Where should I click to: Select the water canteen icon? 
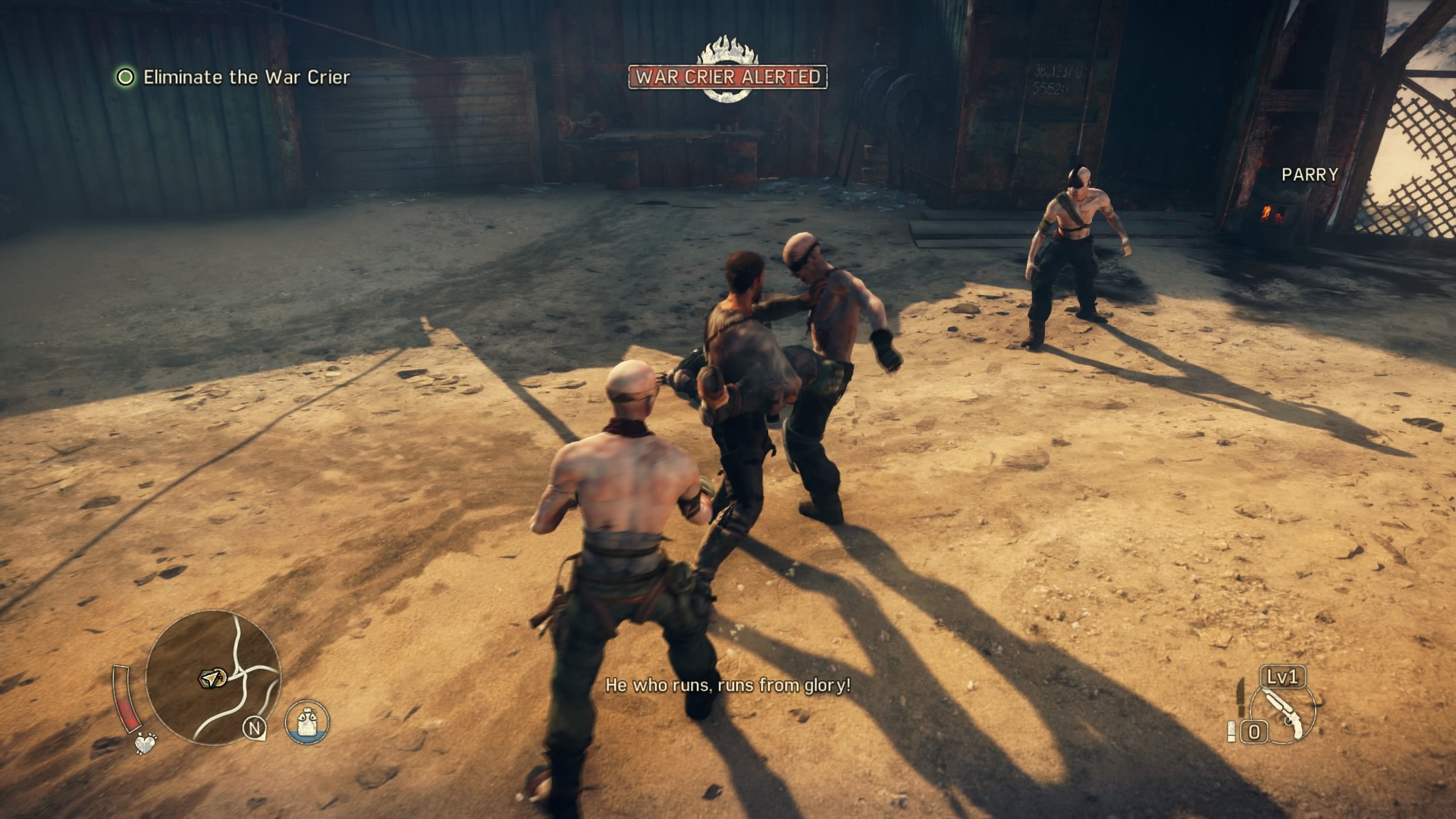point(307,720)
